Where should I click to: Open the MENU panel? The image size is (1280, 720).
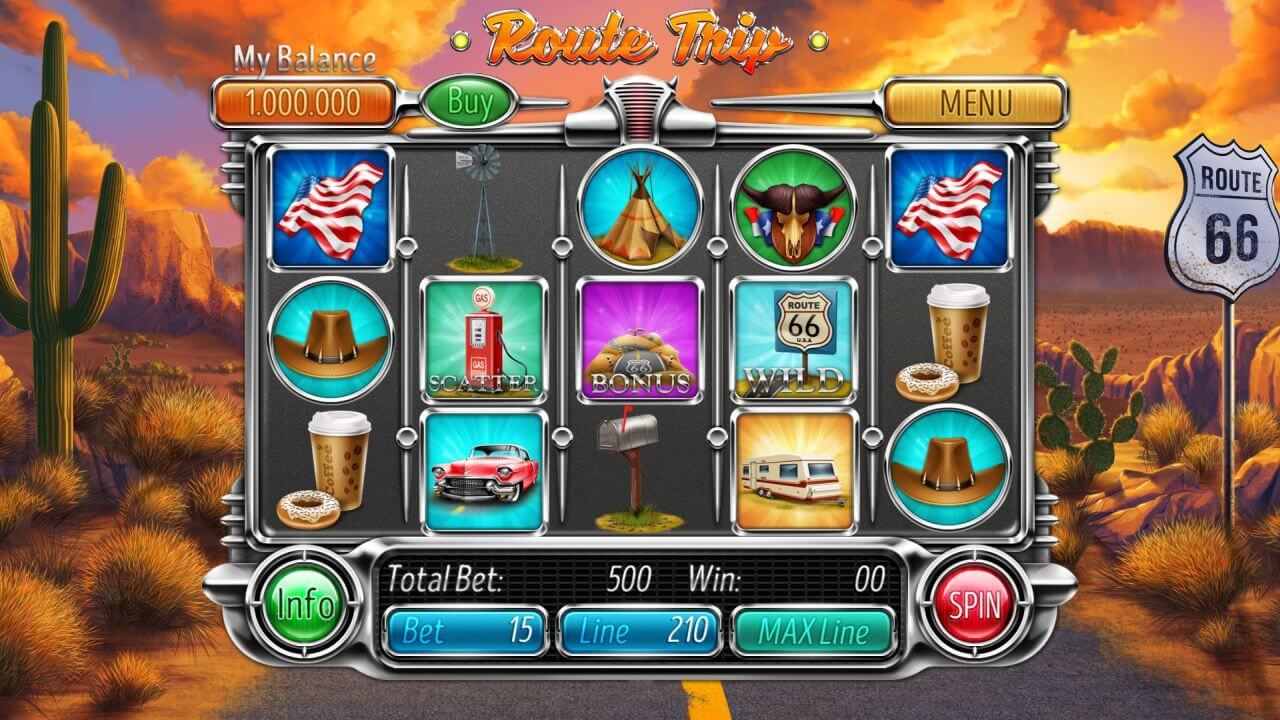click(x=975, y=102)
